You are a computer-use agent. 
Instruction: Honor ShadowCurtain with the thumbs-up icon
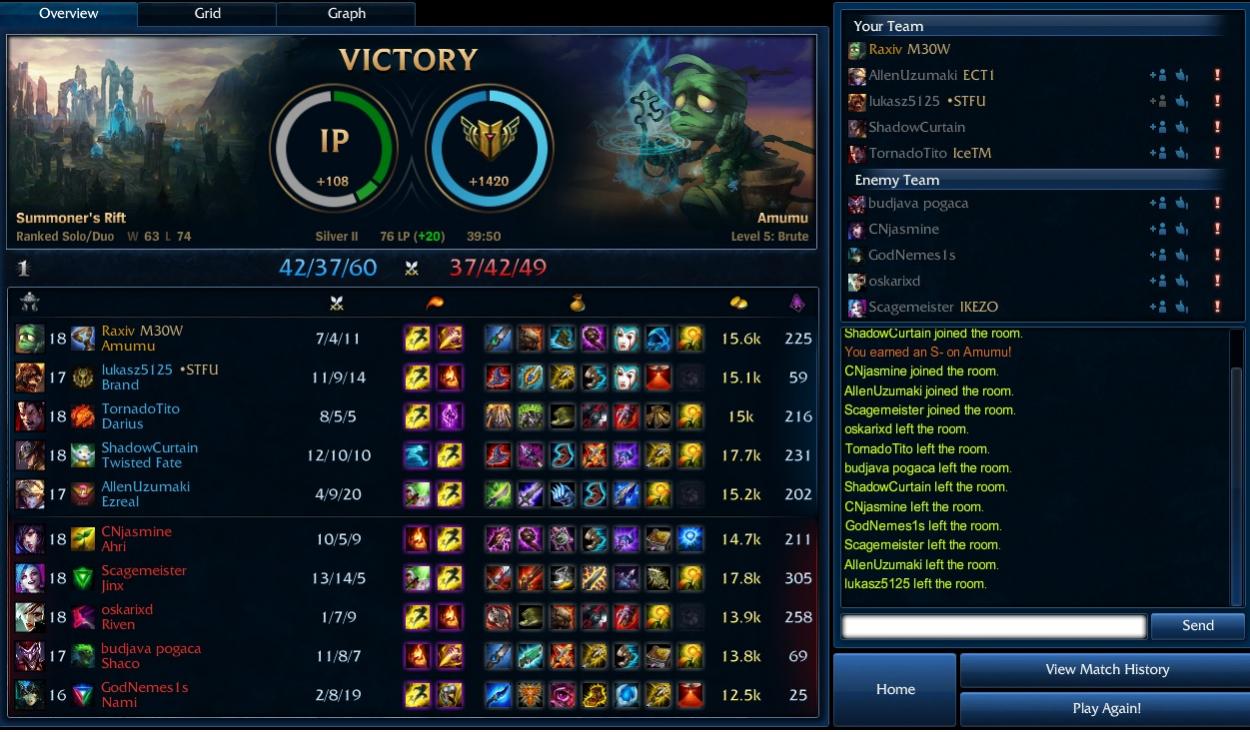click(x=1181, y=127)
